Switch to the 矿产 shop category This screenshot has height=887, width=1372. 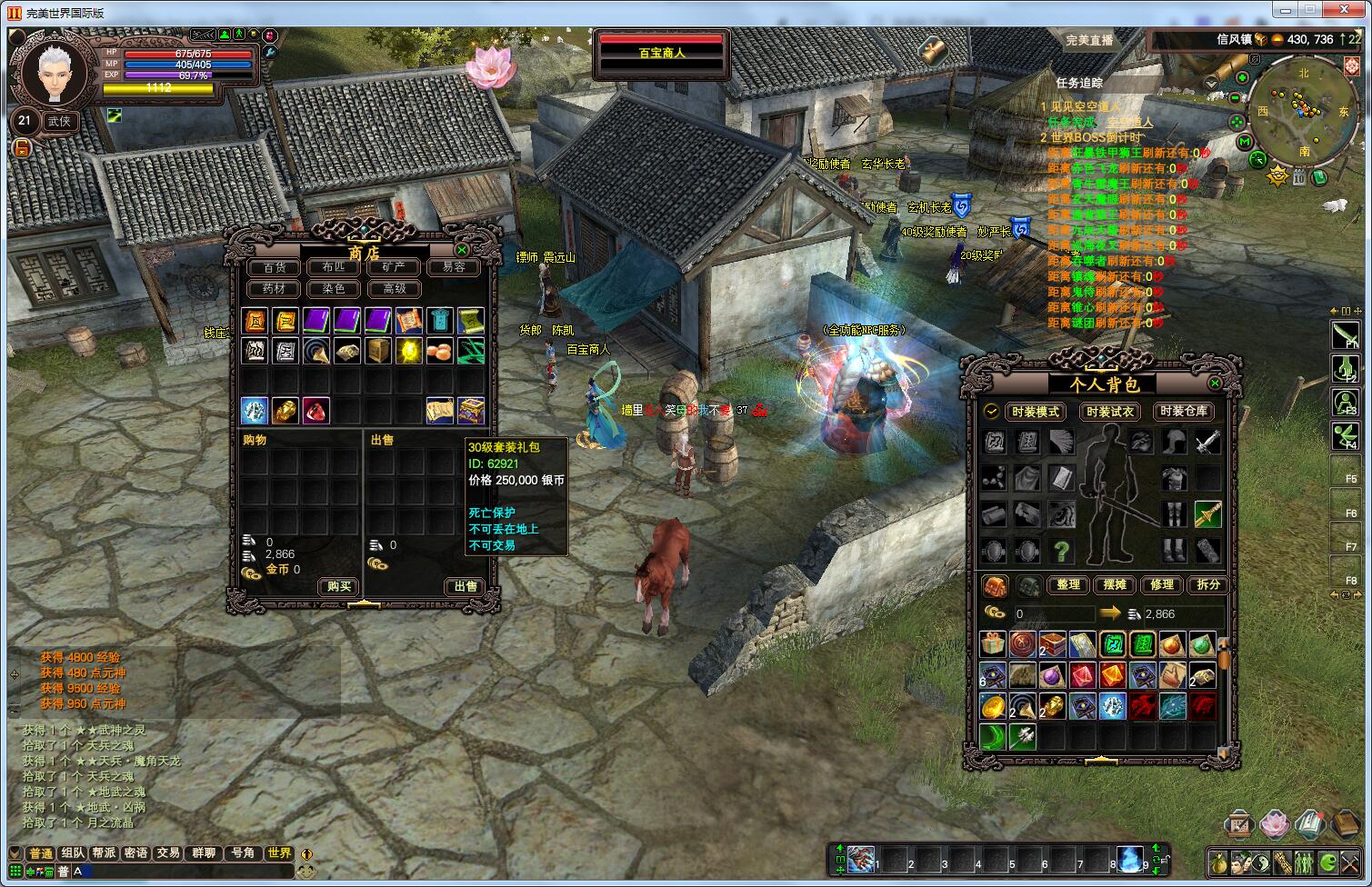tap(394, 267)
